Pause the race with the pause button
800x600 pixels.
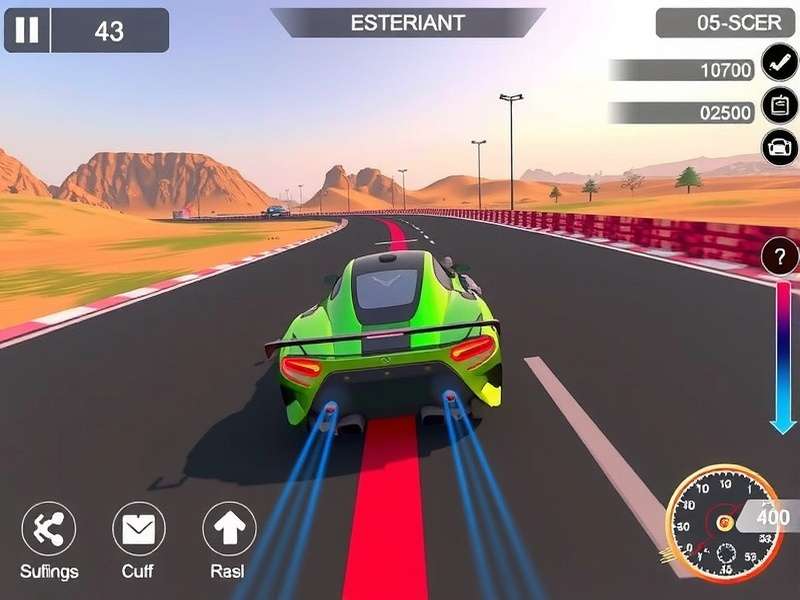(27, 30)
